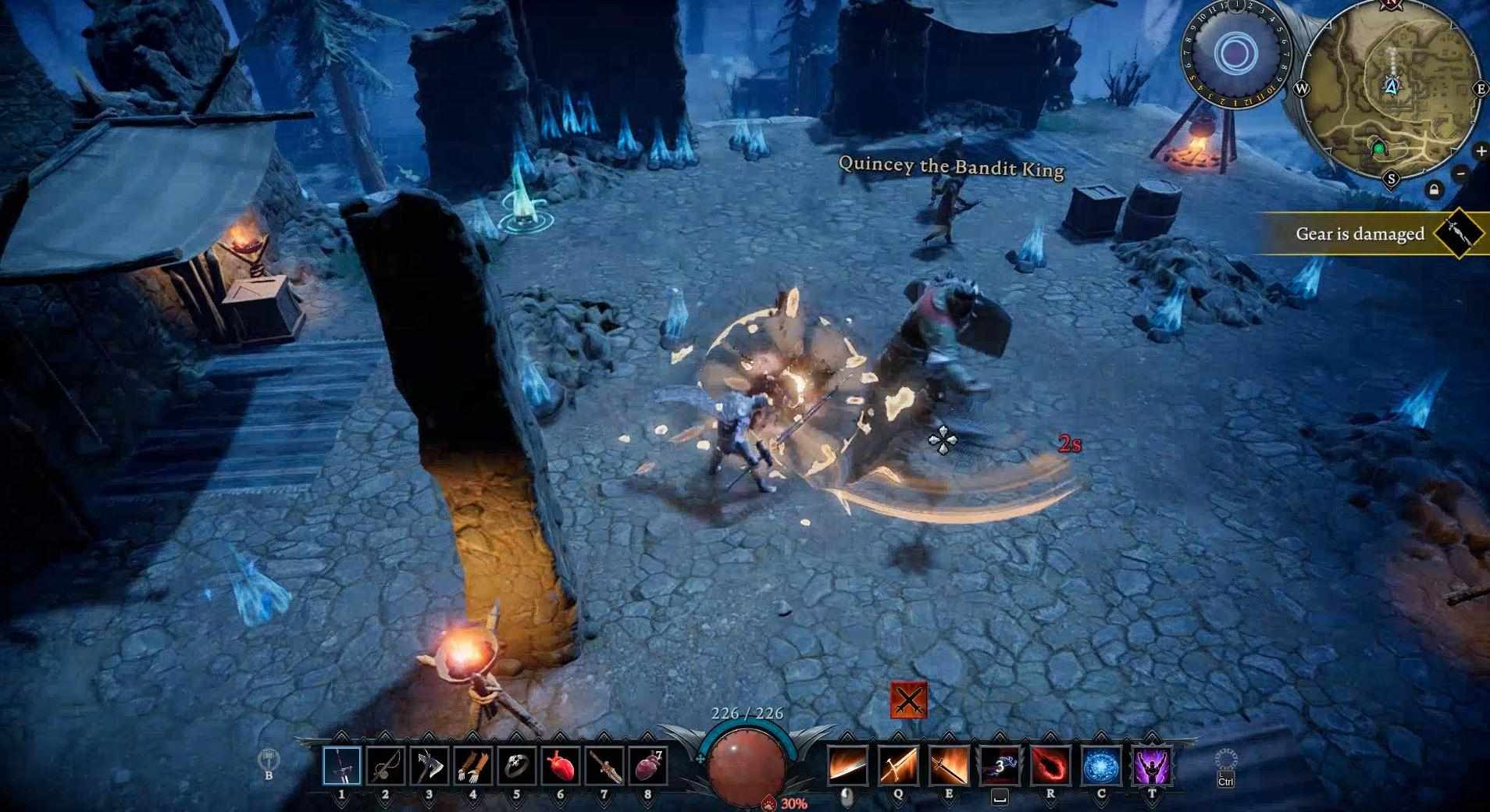Screen dimensions: 1490x812
Task: Use the stacked heart item with count 7
Action: pos(647,766)
